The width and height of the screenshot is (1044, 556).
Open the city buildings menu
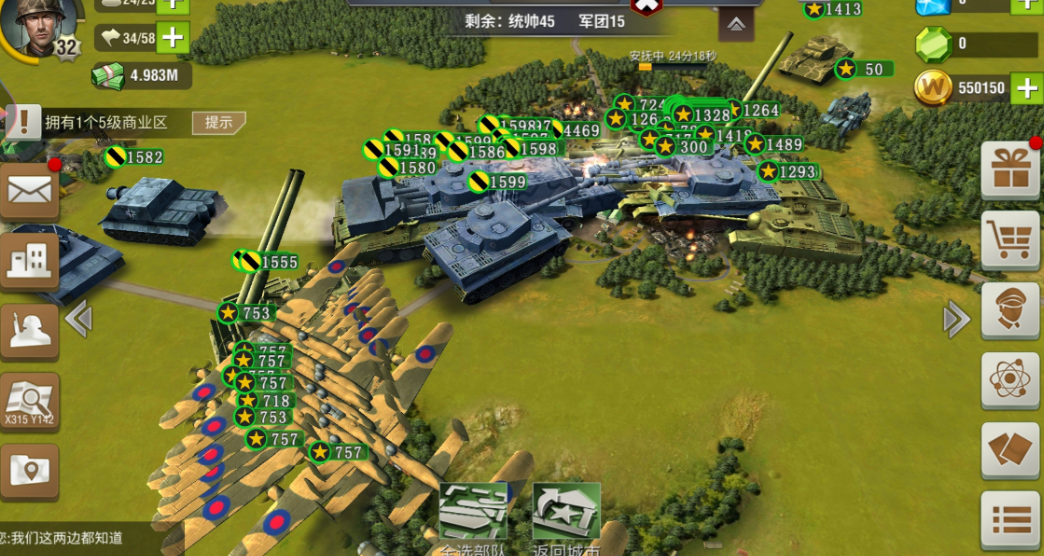pos(29,260)
